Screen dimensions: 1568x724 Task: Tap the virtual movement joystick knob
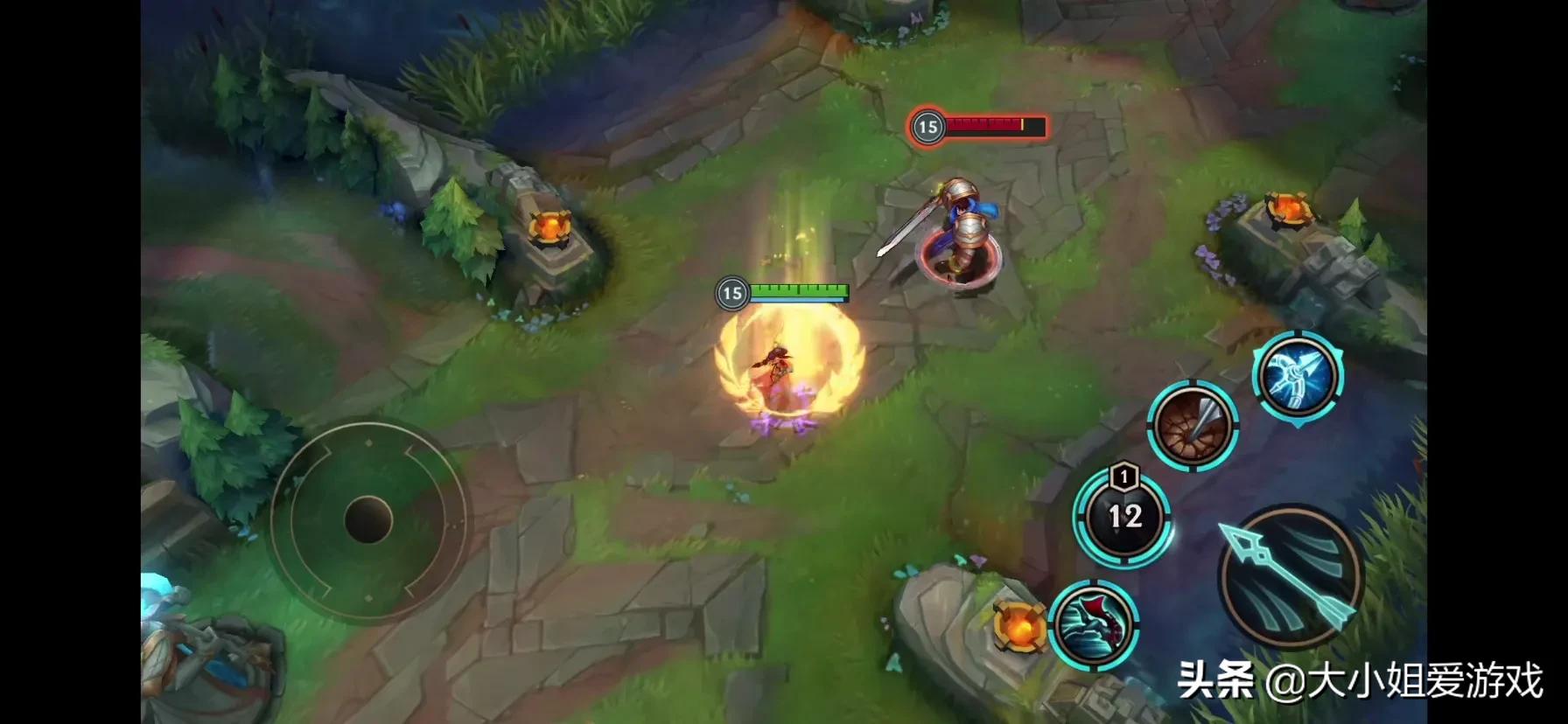pos(368,519)
